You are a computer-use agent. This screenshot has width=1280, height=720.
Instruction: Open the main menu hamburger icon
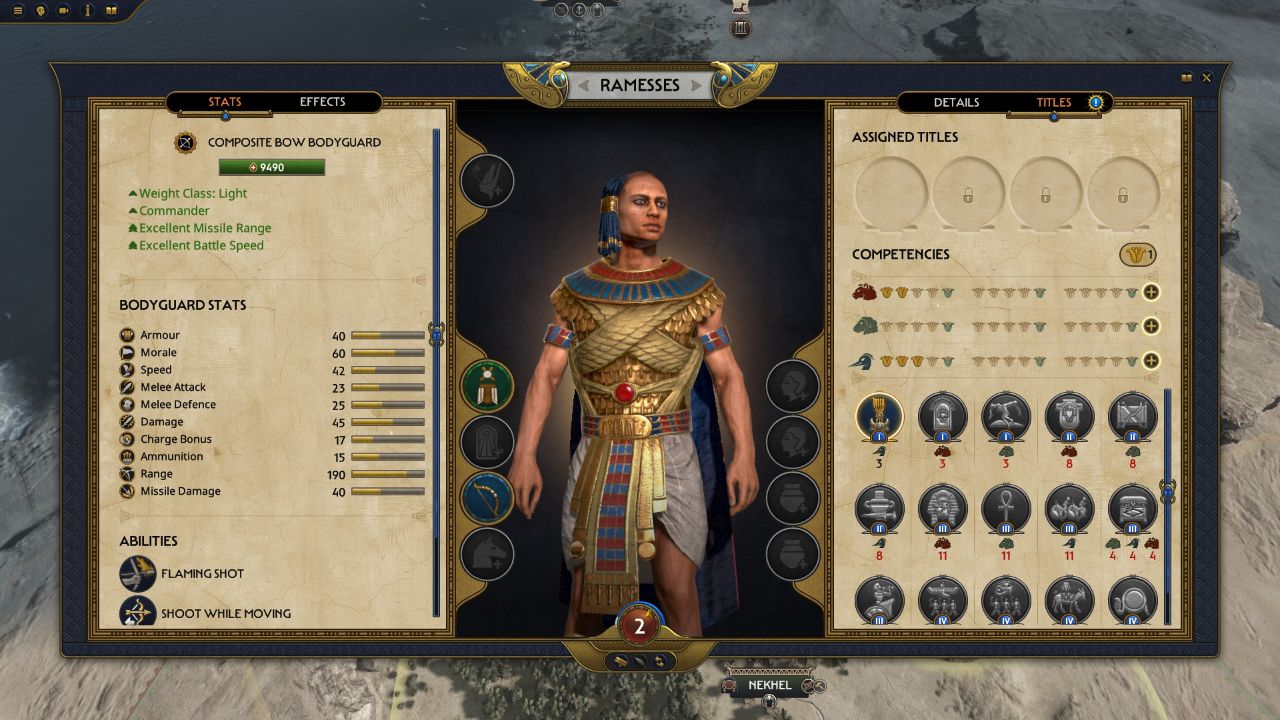tap(17, 10)
